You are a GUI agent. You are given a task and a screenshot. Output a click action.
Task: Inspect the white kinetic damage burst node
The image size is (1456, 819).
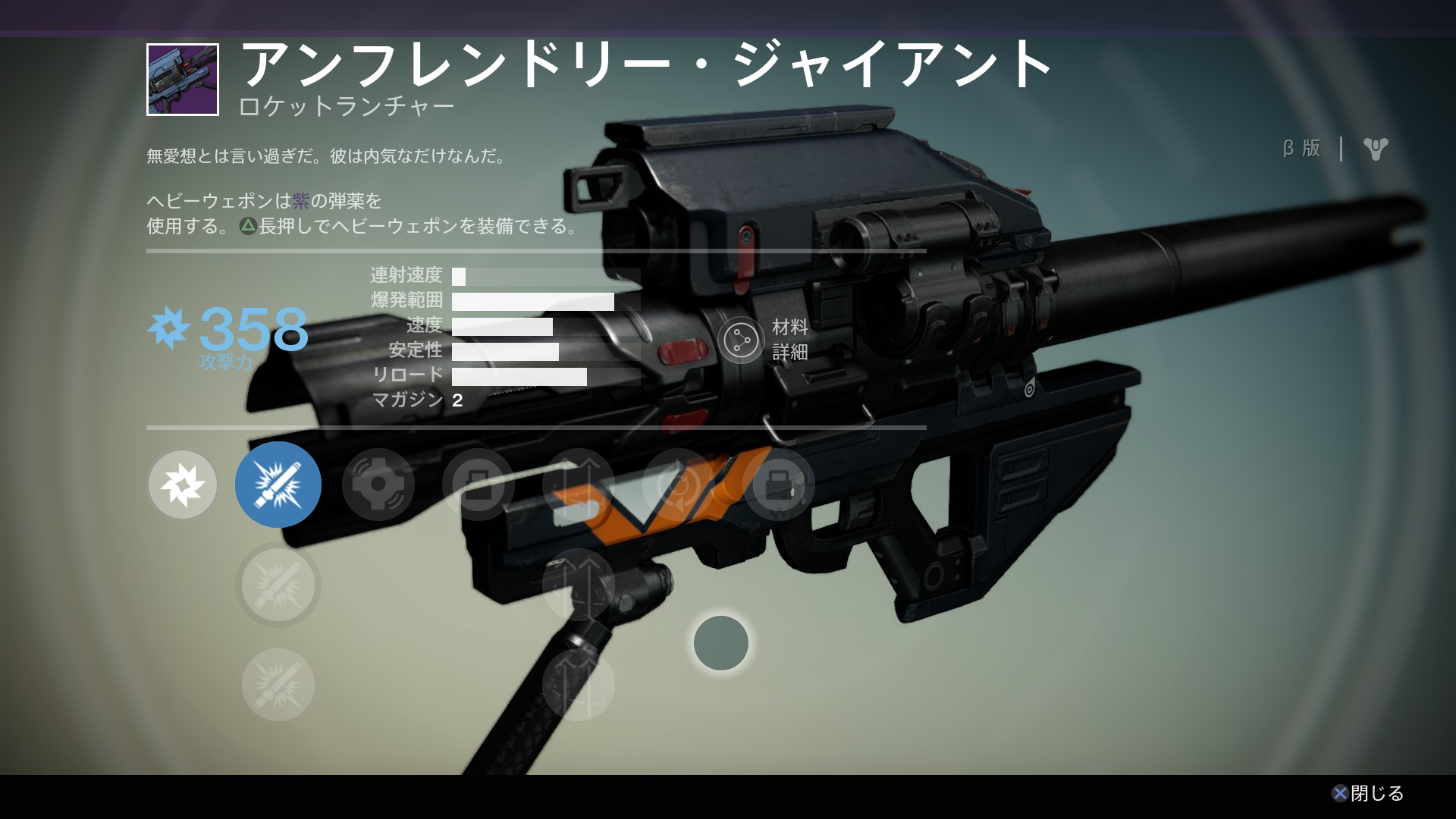pos(183,485)
